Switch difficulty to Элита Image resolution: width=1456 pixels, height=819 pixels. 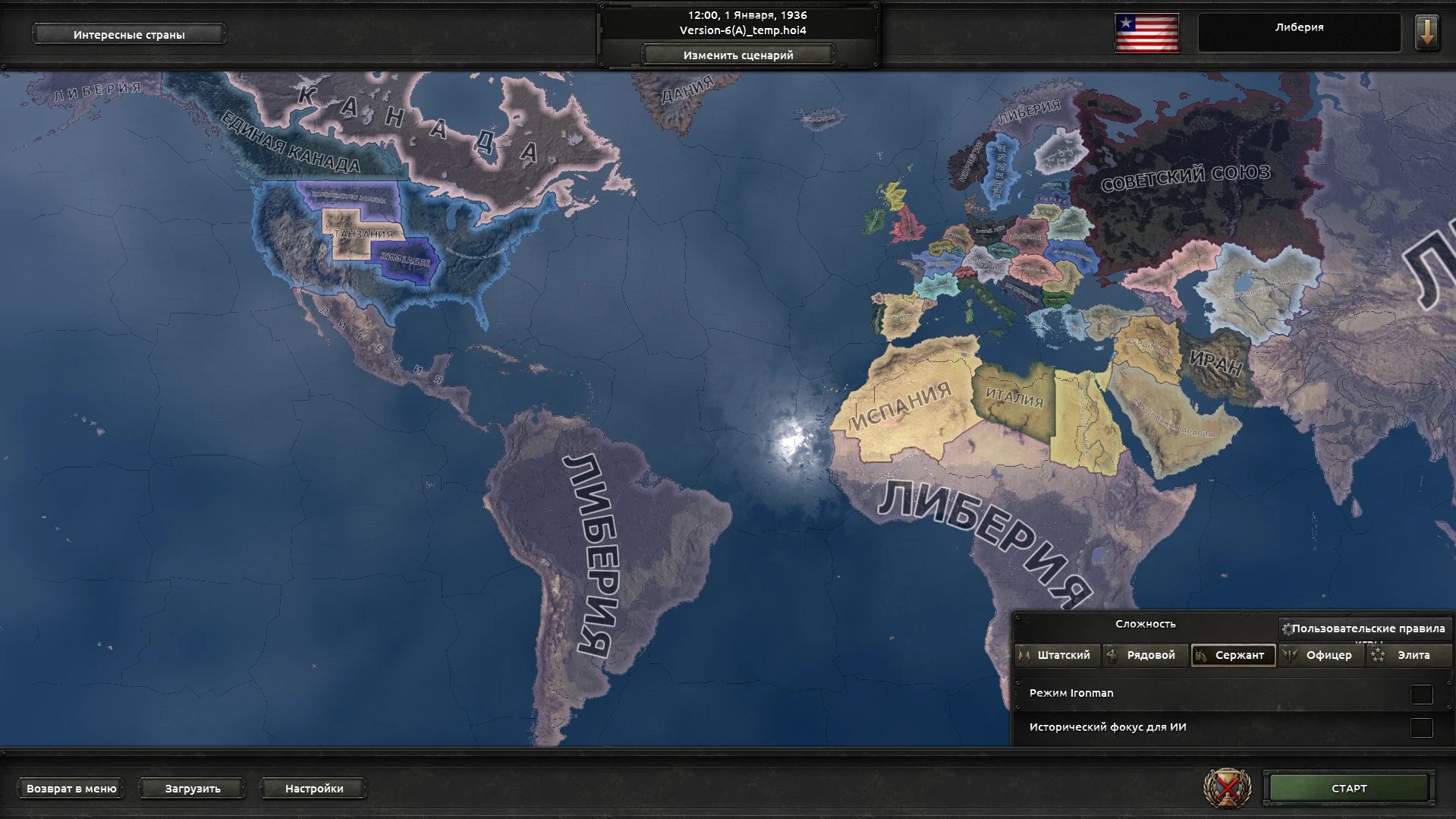(x=1409, y=655)
